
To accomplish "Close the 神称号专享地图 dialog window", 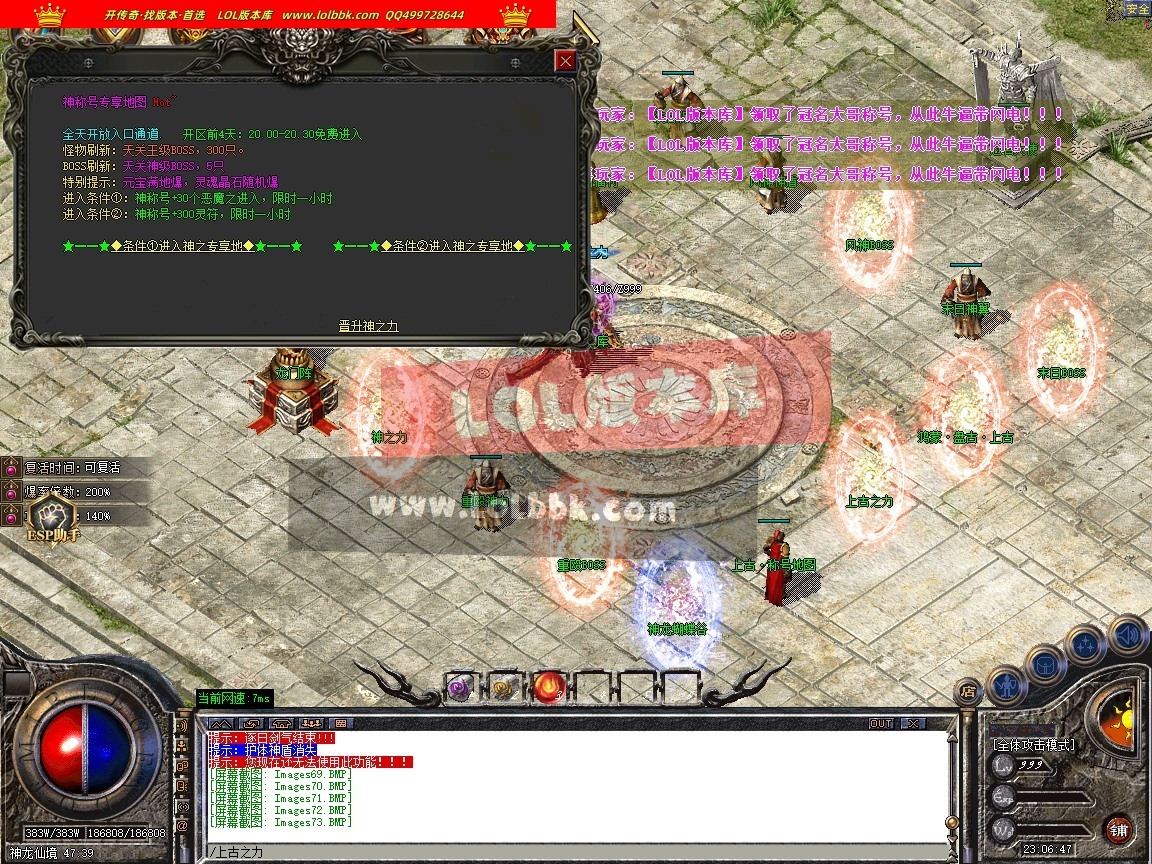I will point(566,61).
